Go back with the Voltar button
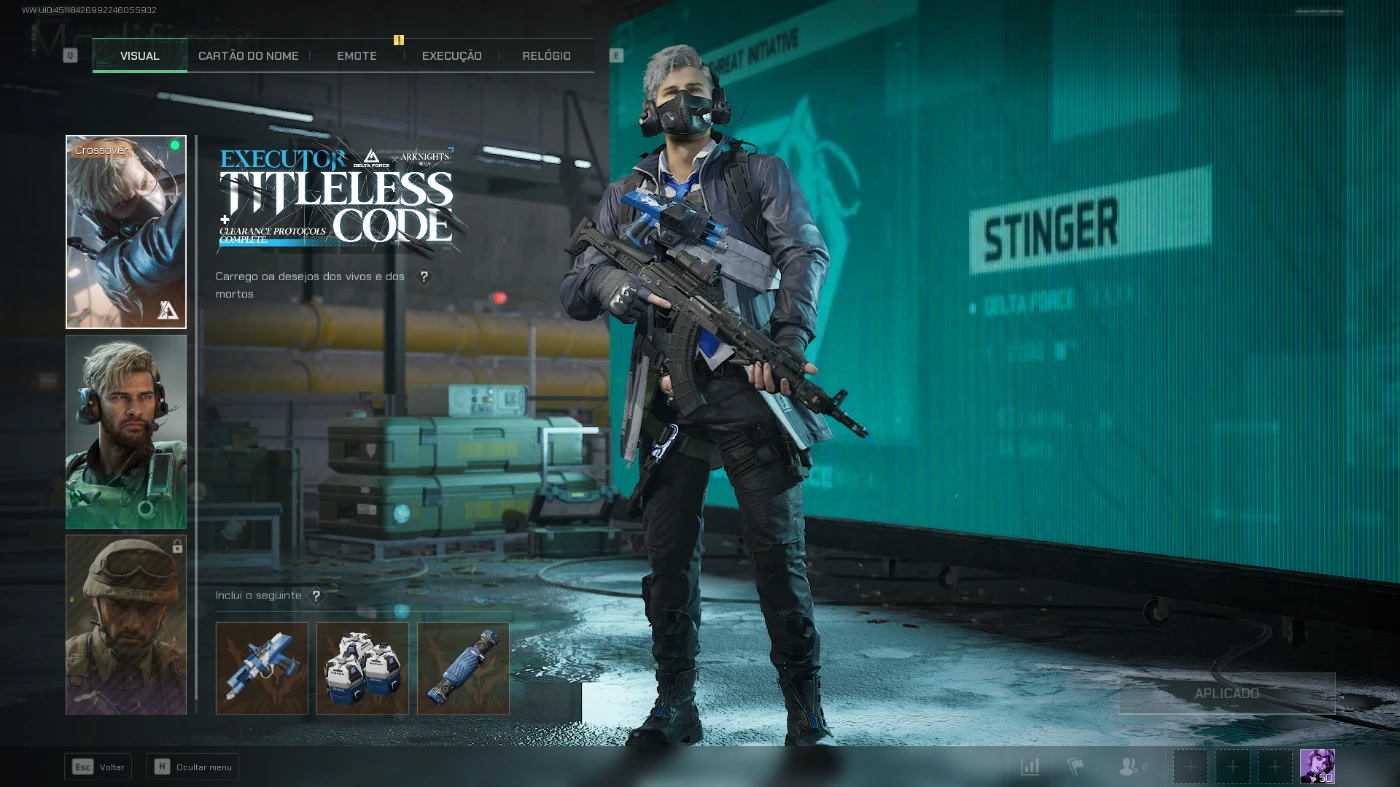This screenshot has width=1400, height=787. [x=98, y=767]
